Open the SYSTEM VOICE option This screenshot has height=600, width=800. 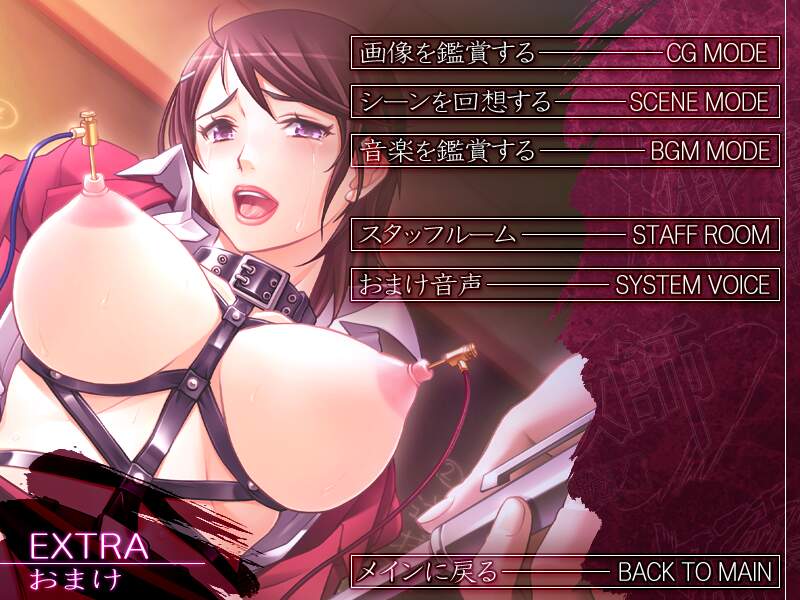pyautogui.click(x=563, y=284)
